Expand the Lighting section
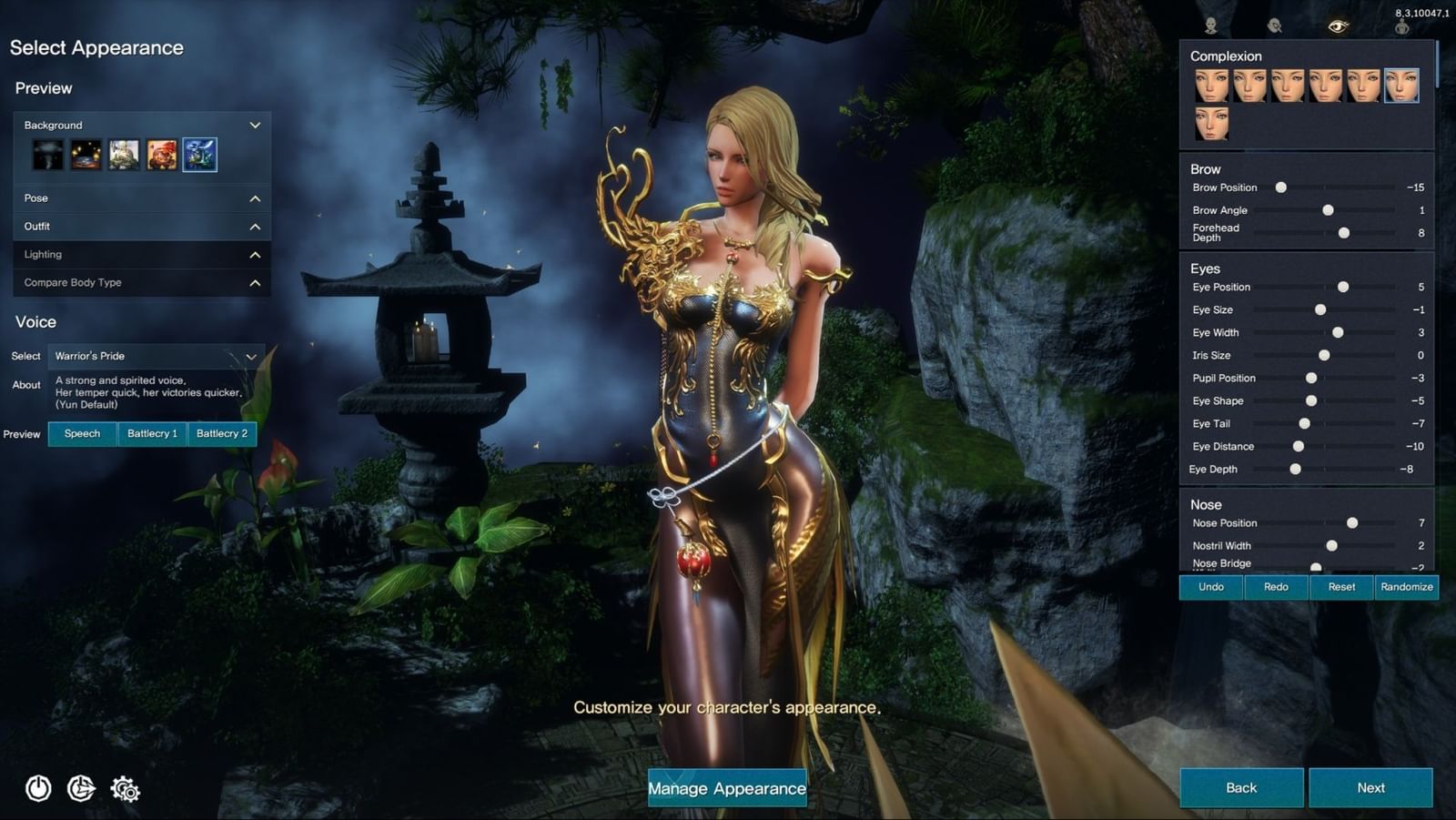1456x820 pixels. point(141,254)
